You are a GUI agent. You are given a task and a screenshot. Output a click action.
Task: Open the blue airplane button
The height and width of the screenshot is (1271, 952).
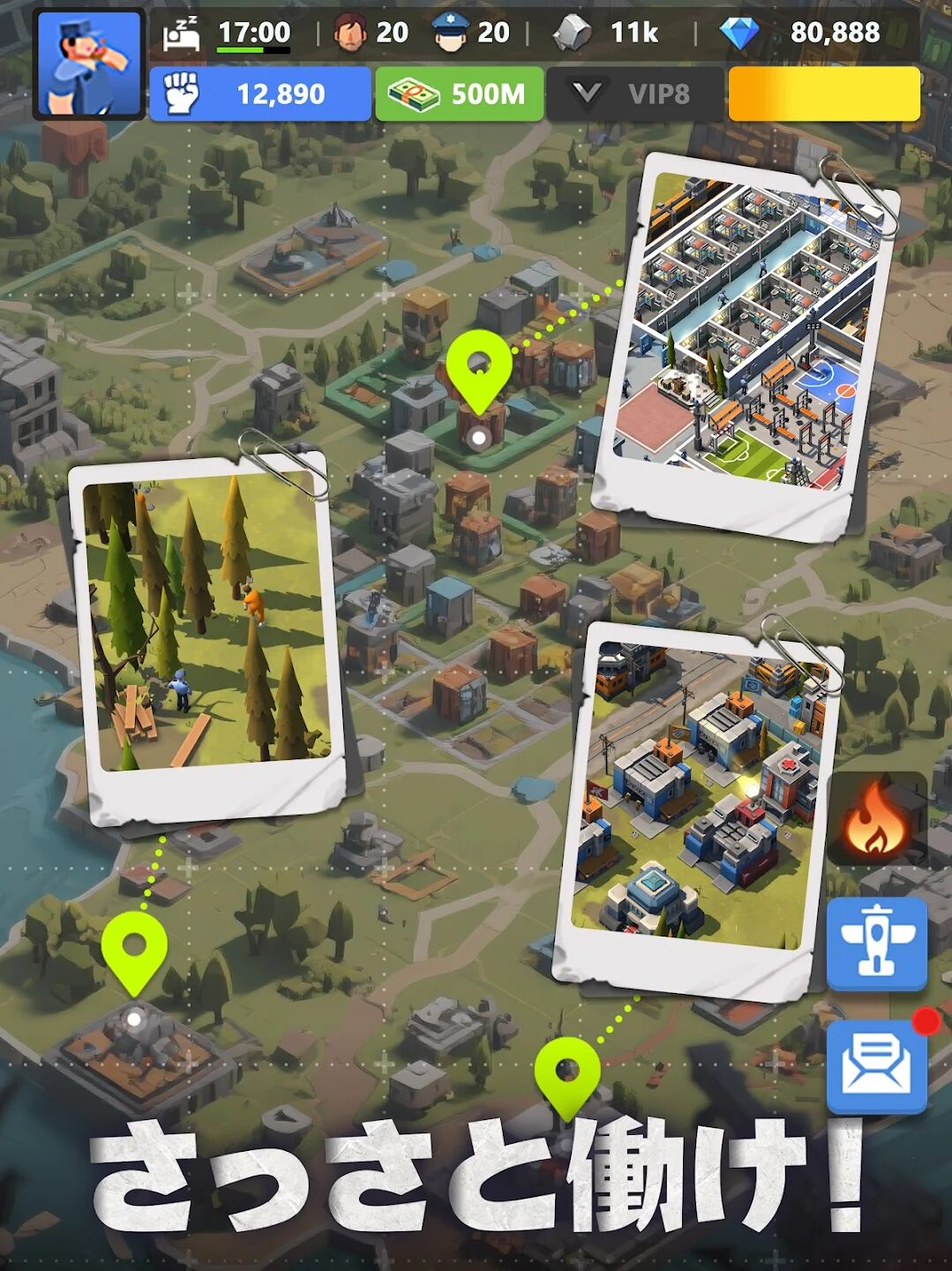(876, 943)
